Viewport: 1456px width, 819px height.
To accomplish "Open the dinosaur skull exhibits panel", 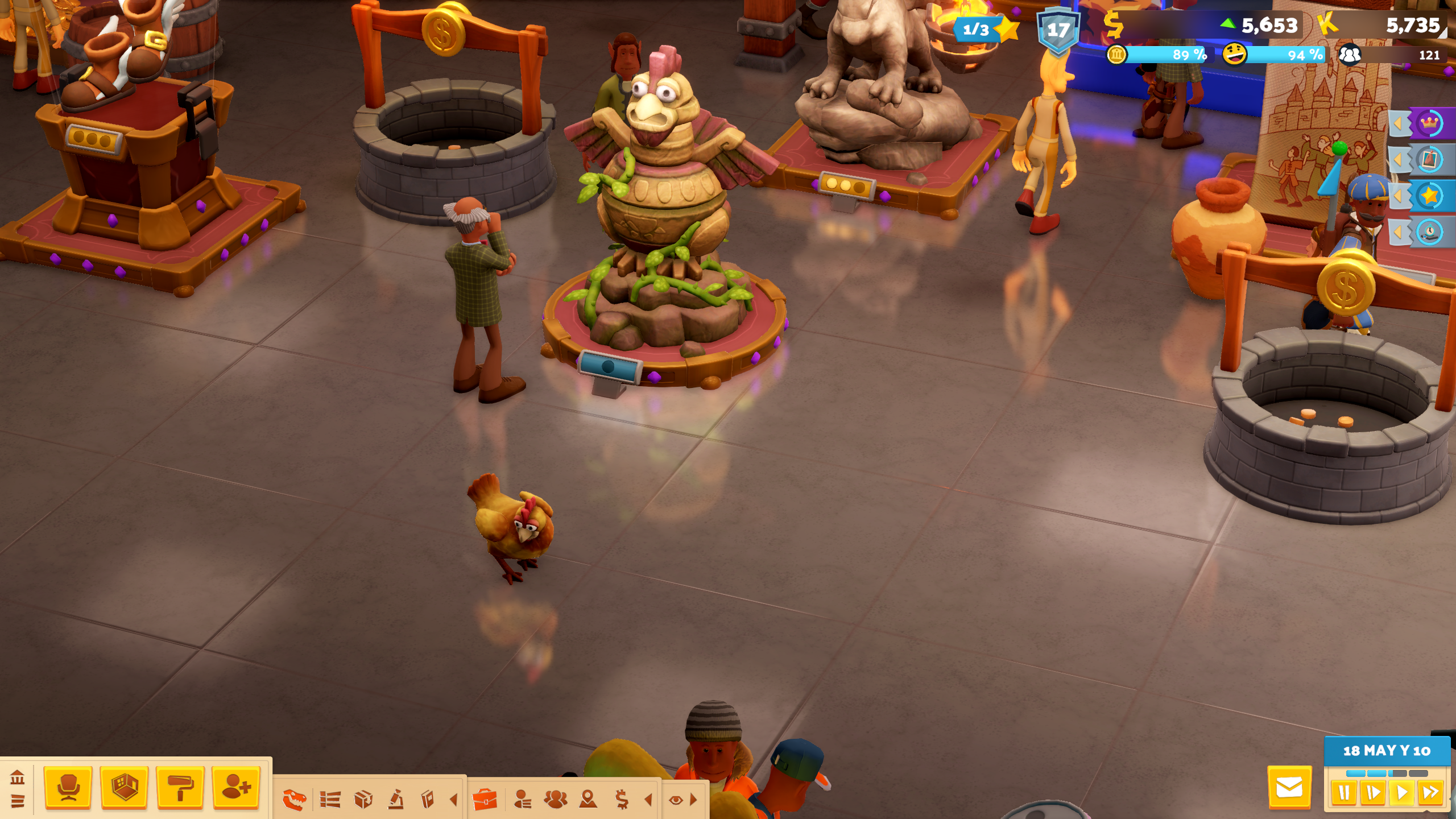I will click(x=295, y=800).
